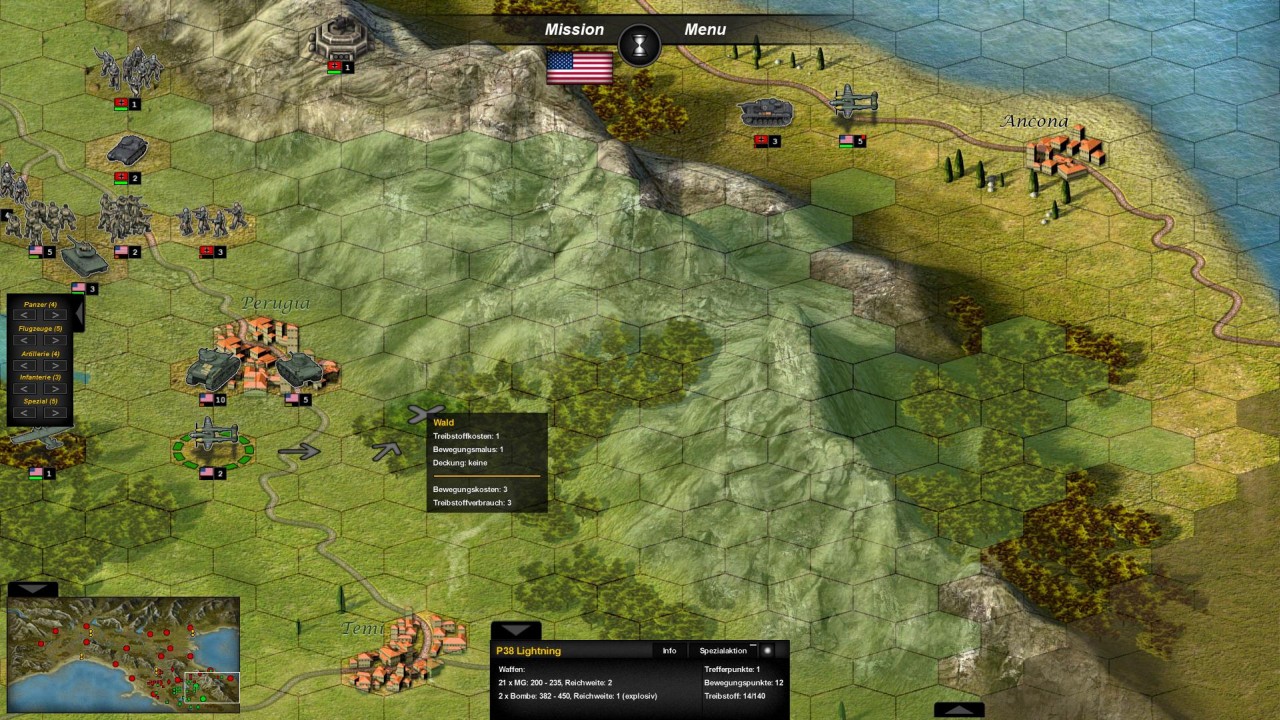The height and width of the screenshot is (720, 1280).
Task: Open the Mission panel
Action: pyautogui.click(x=574, y=30)
